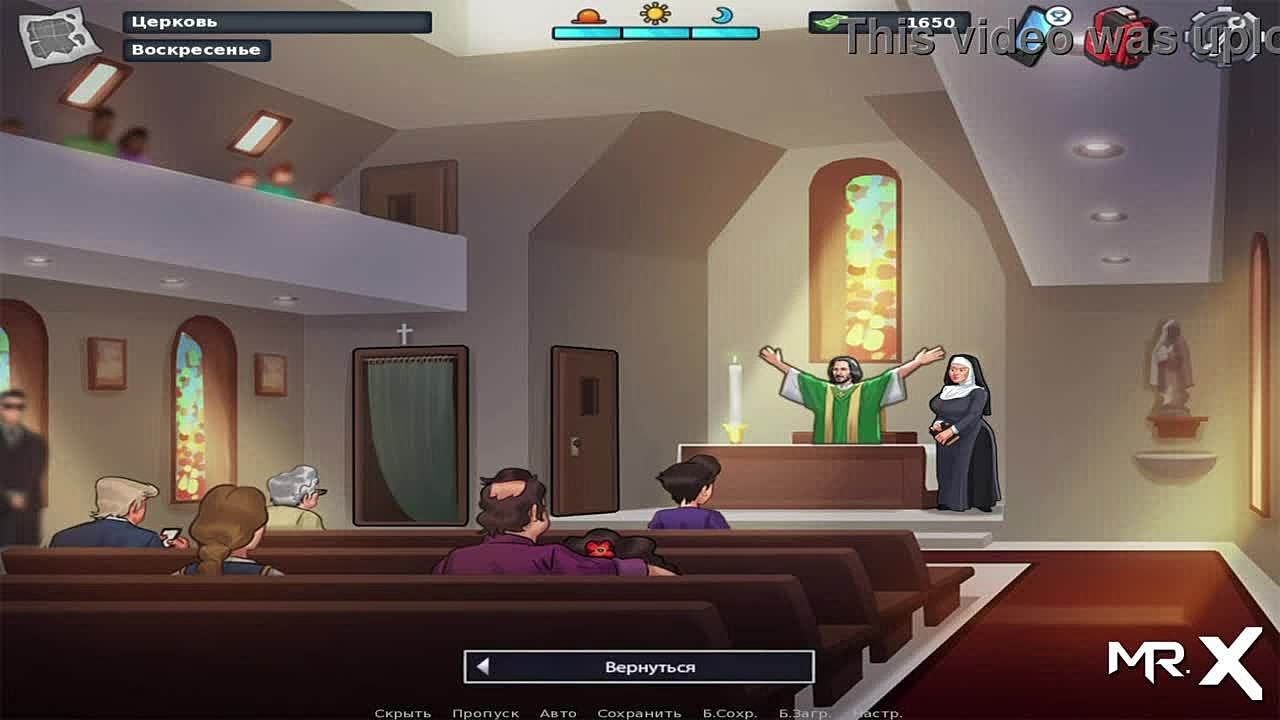Quick load with Б.Загр.
Viewport: 1280px width, 720px height.
[x=805, y=713]
